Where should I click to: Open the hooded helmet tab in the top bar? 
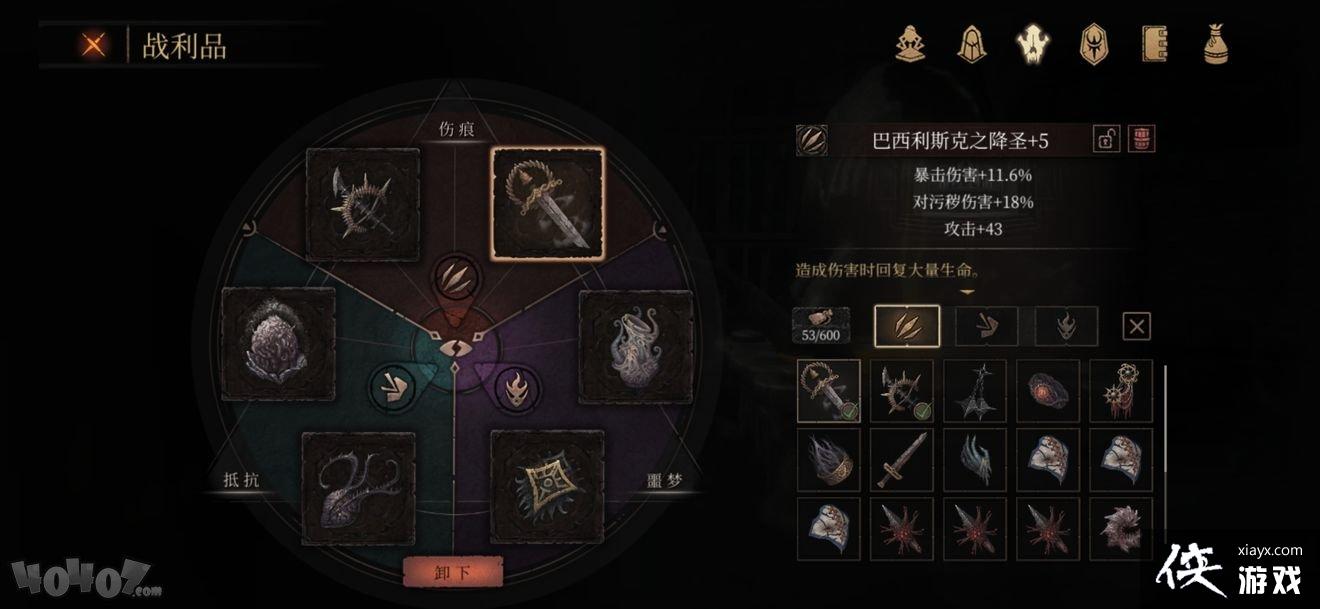(x=971, y=43)
